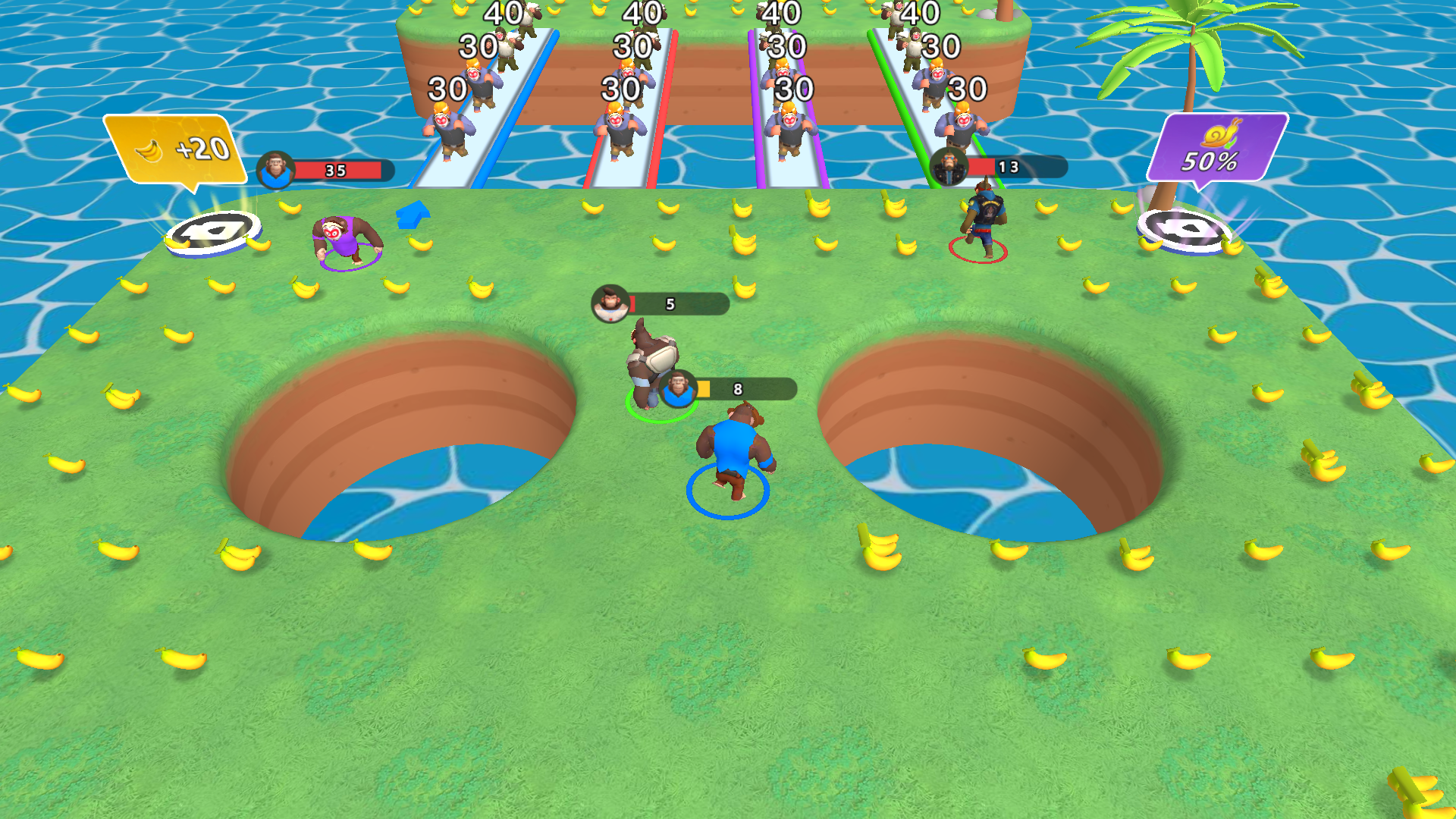
Task: Select the monkey with red target ring
Action: [x=986, y=220]
